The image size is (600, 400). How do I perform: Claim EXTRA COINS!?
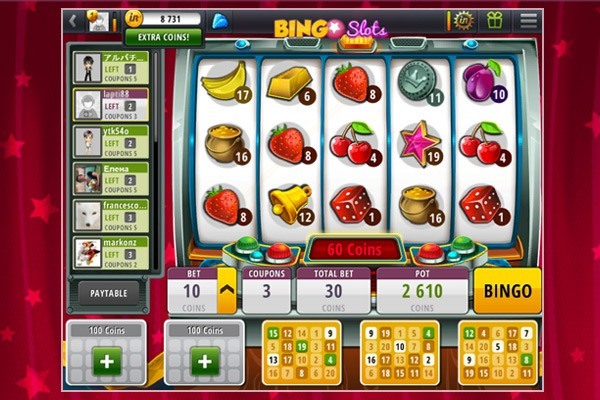click(163, 37)
